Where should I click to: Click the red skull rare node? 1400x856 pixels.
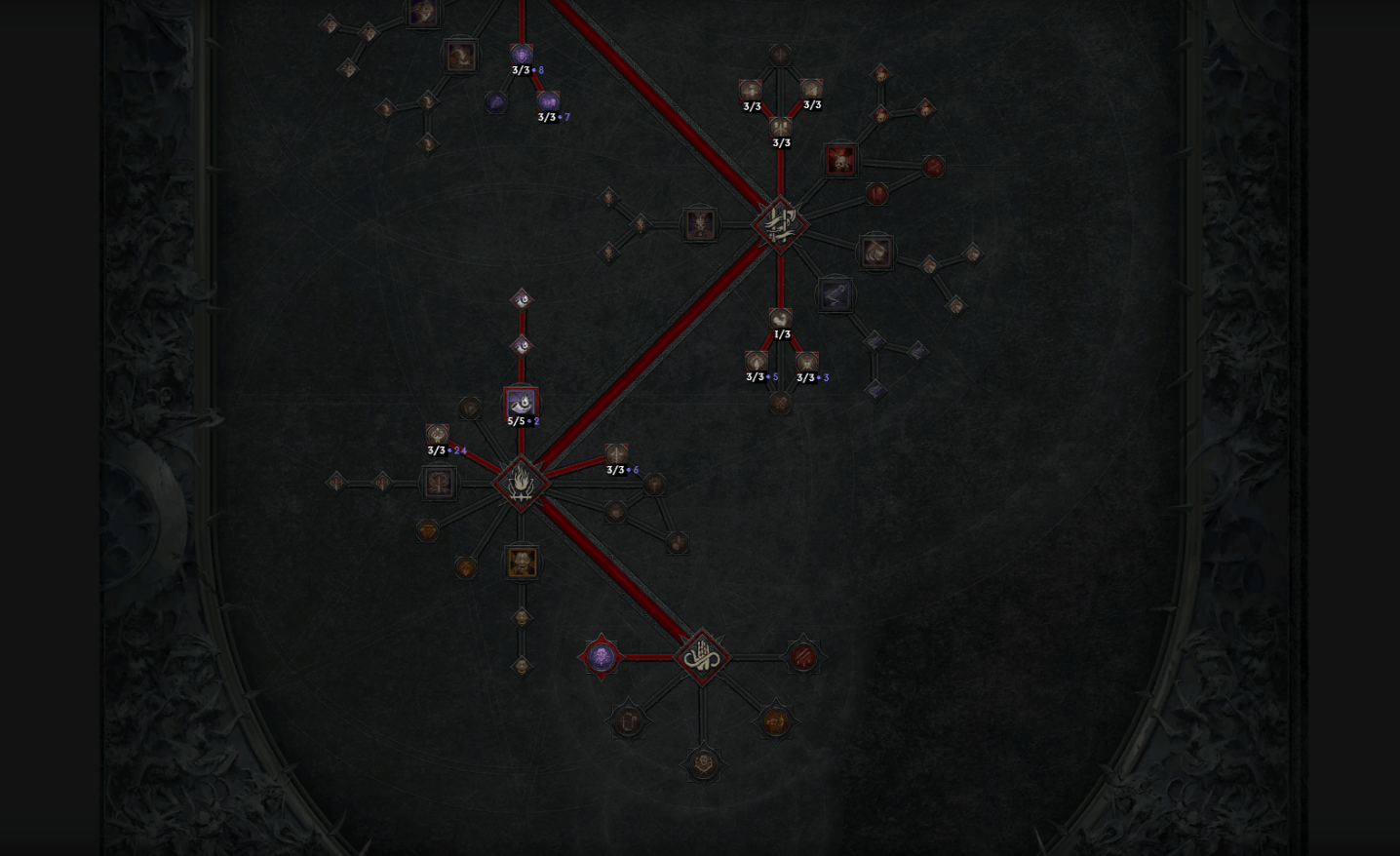(840, 162)
